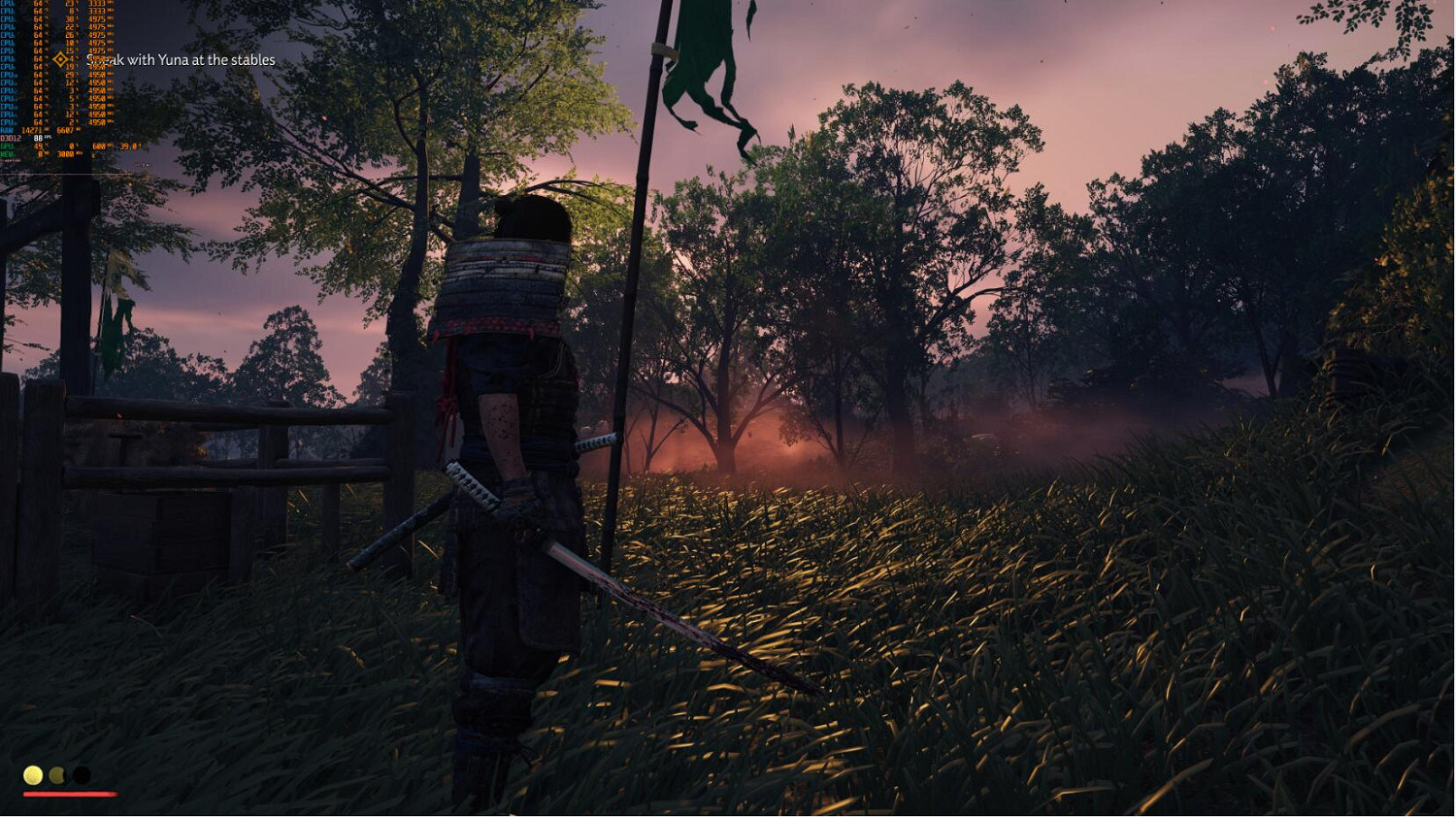The image size is (1456, 818).
Task: Toggle the 88 FPS framerate display
Action: (x=39, y=139)
